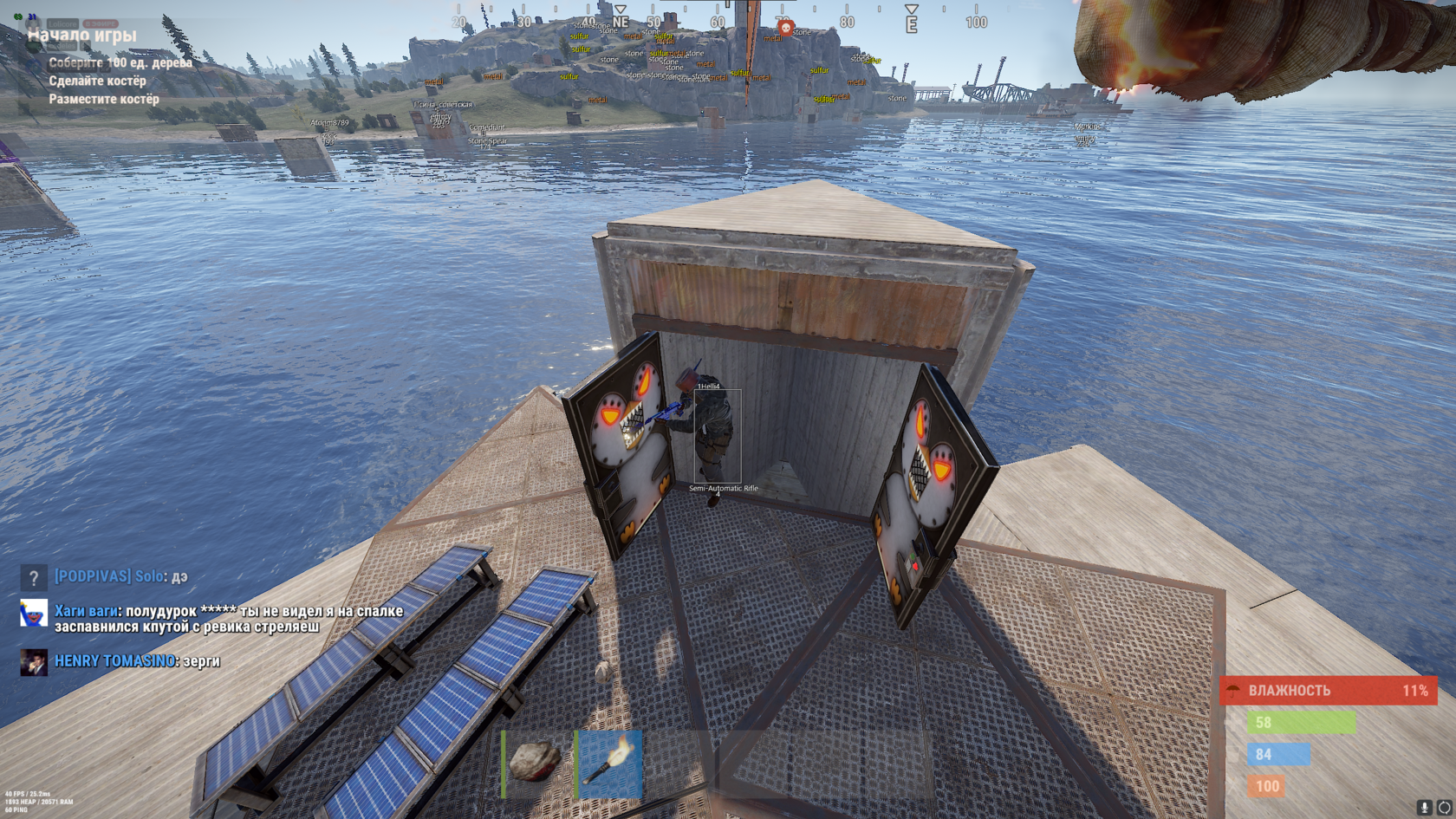This screenshot has width=1456, height=819.
Task: Click the Lolicore name tag in the voice overlay
Action: (62, 23)
